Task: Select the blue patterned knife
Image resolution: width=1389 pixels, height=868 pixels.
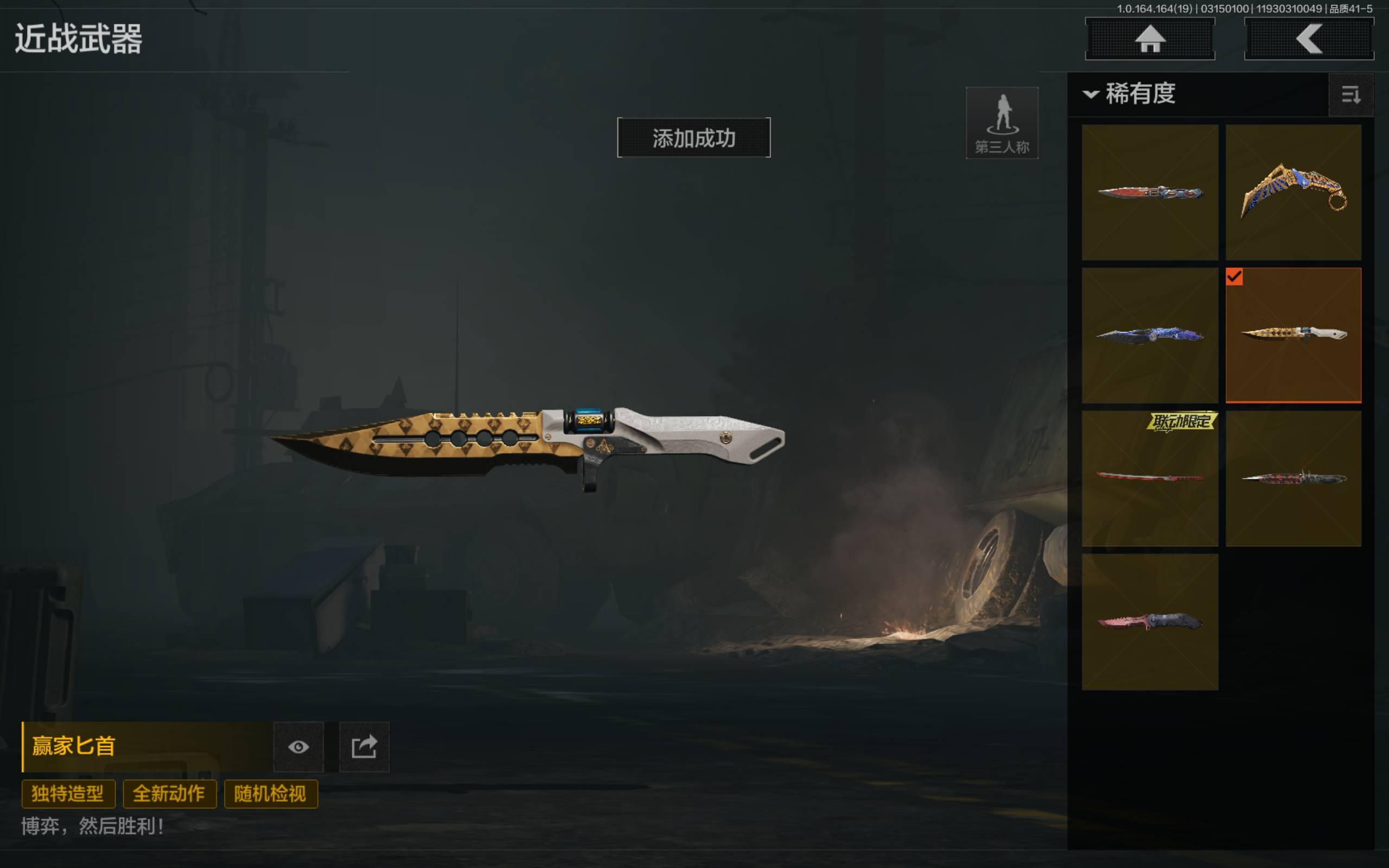Action: click(1150, 335)
